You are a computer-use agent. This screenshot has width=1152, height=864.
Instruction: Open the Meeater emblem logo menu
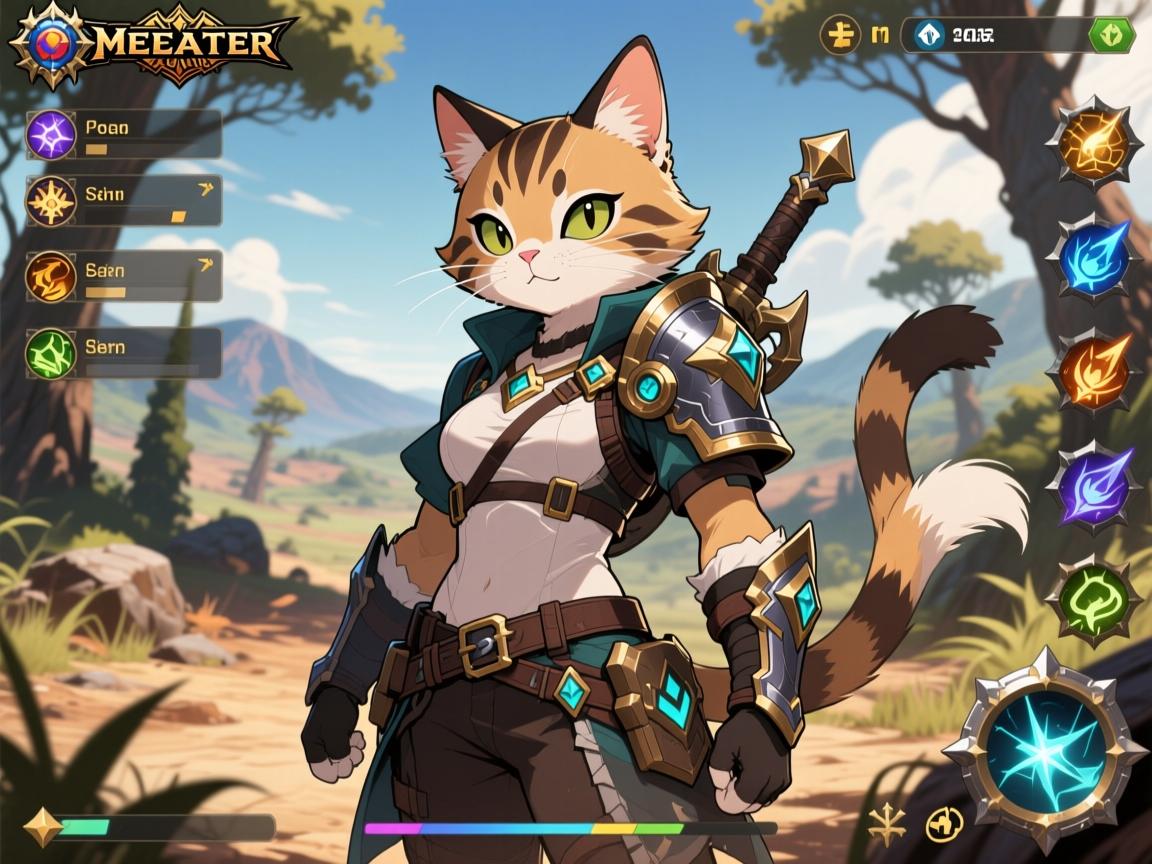coord(45,44)
